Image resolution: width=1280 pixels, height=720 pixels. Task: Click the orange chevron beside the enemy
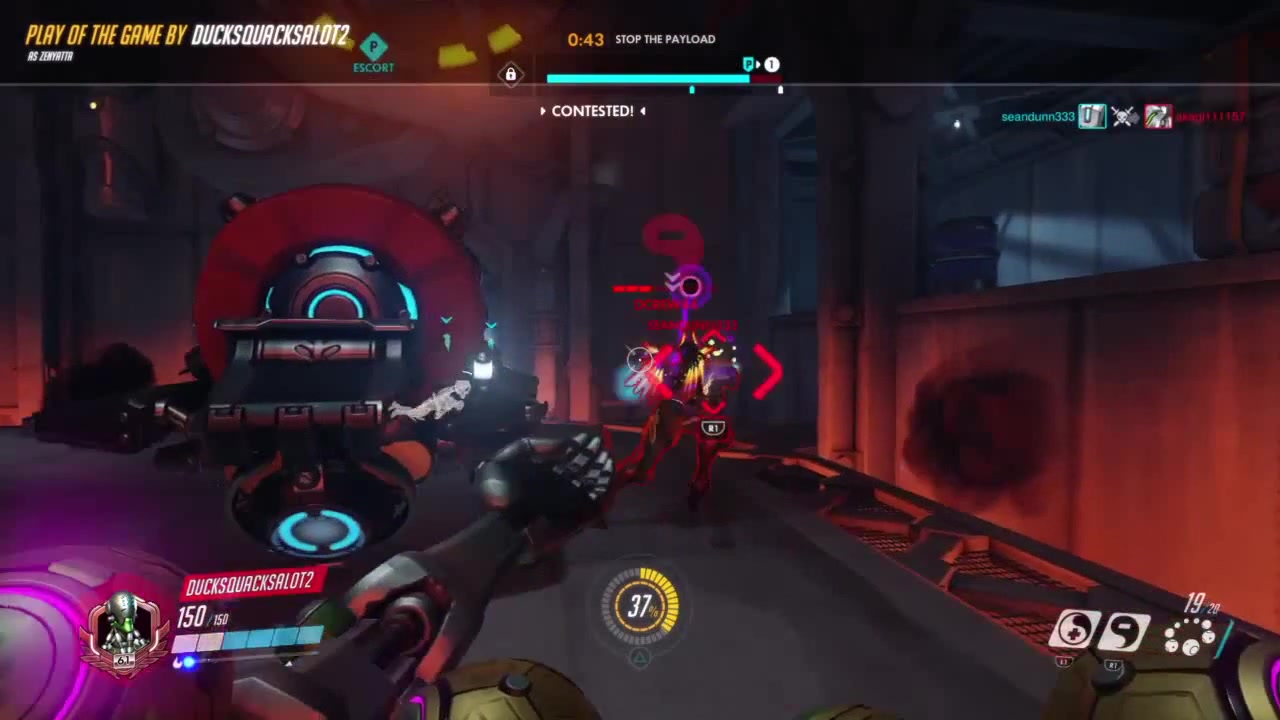click(770, 372)
